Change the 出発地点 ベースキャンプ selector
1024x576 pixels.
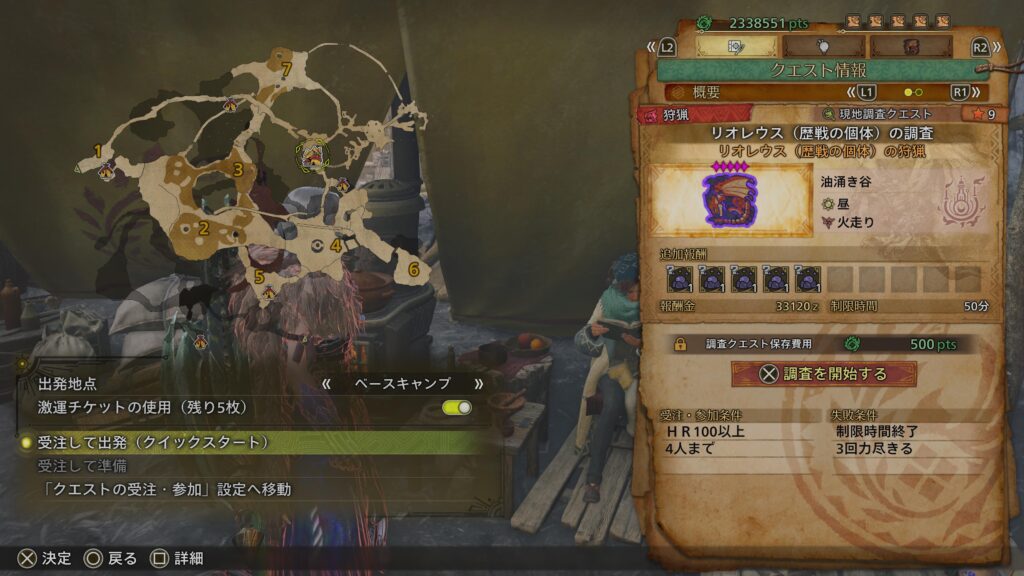pos(402,383)
